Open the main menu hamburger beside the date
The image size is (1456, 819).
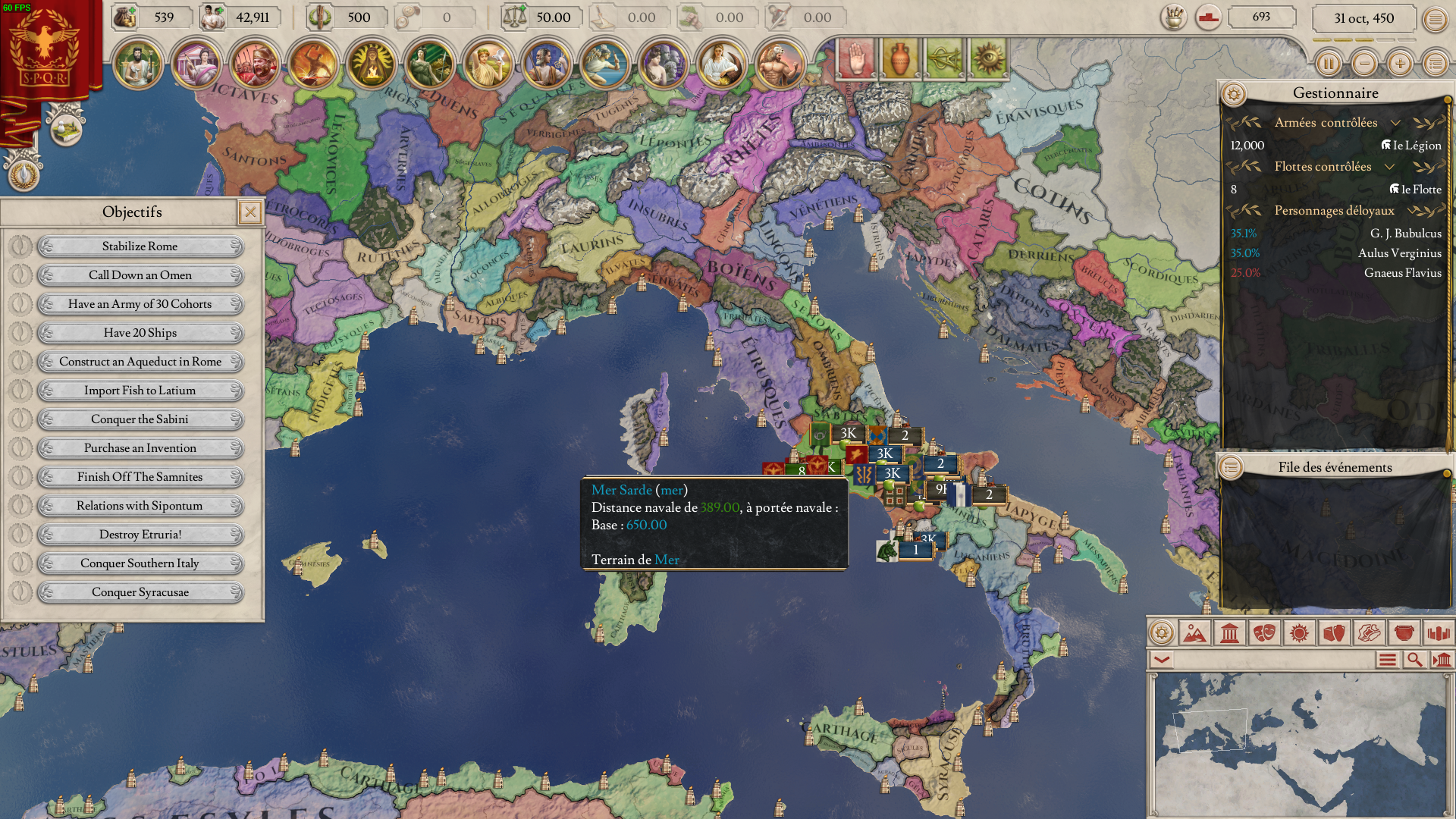click(1435, 19)
